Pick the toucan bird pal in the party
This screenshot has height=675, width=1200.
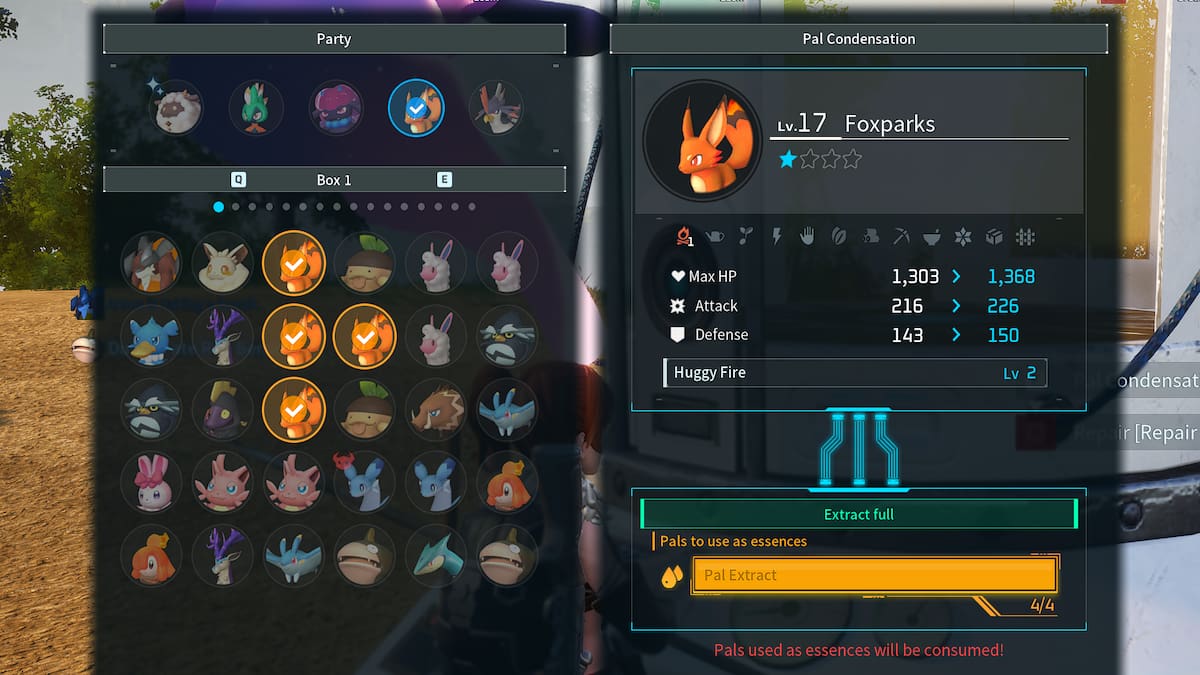tap(496, 108)
